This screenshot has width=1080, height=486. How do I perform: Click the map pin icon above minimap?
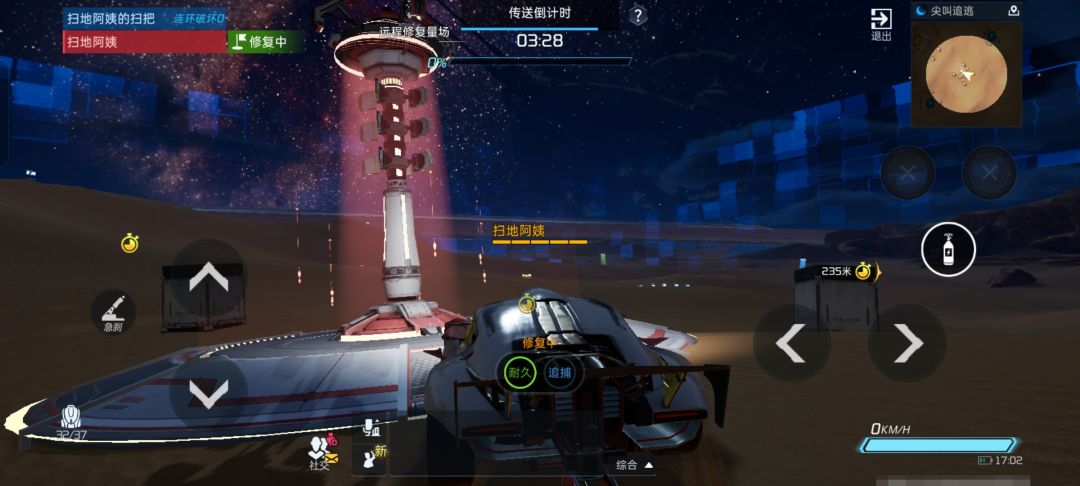[1014, 11]
